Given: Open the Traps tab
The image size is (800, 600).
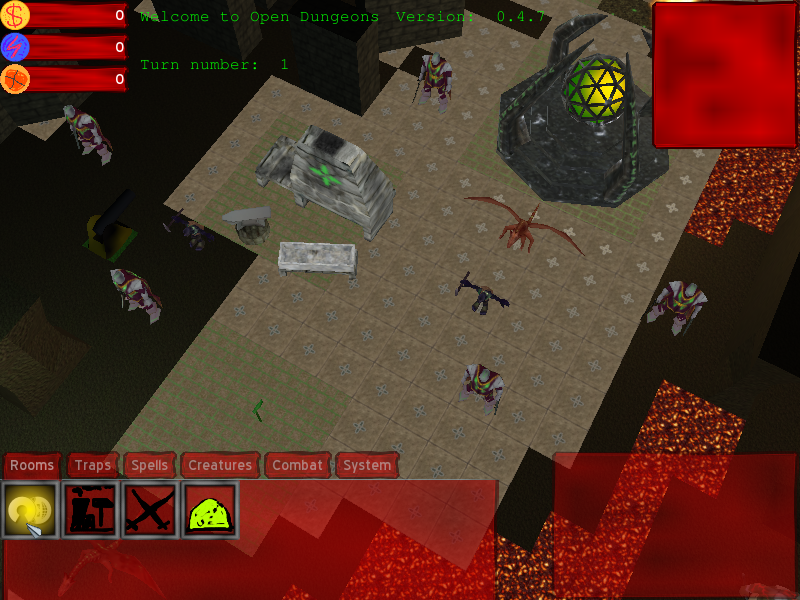Looking at the screenshot, I should tap(93, 465).
